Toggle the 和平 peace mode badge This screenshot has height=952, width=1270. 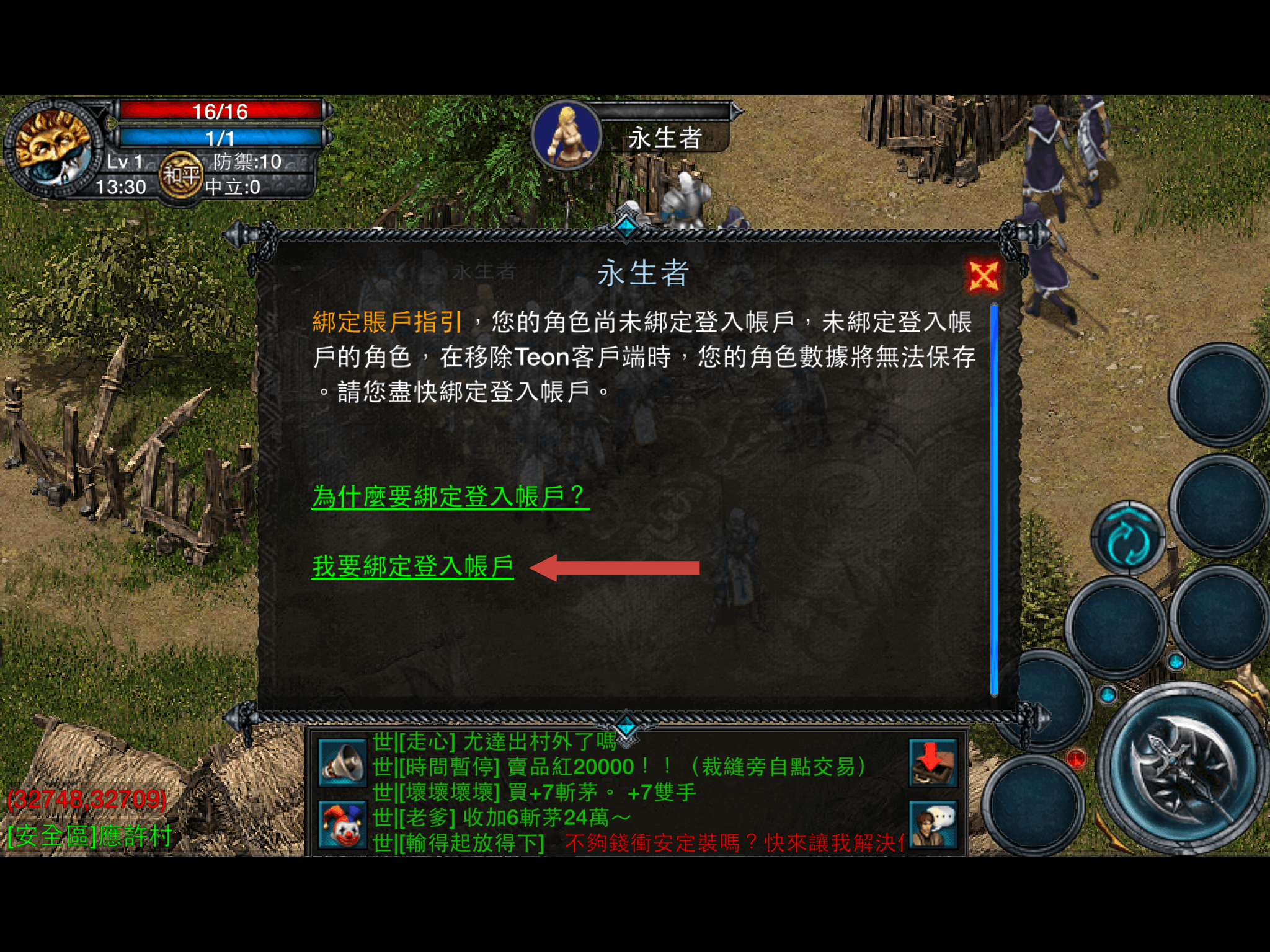(180, 176)
